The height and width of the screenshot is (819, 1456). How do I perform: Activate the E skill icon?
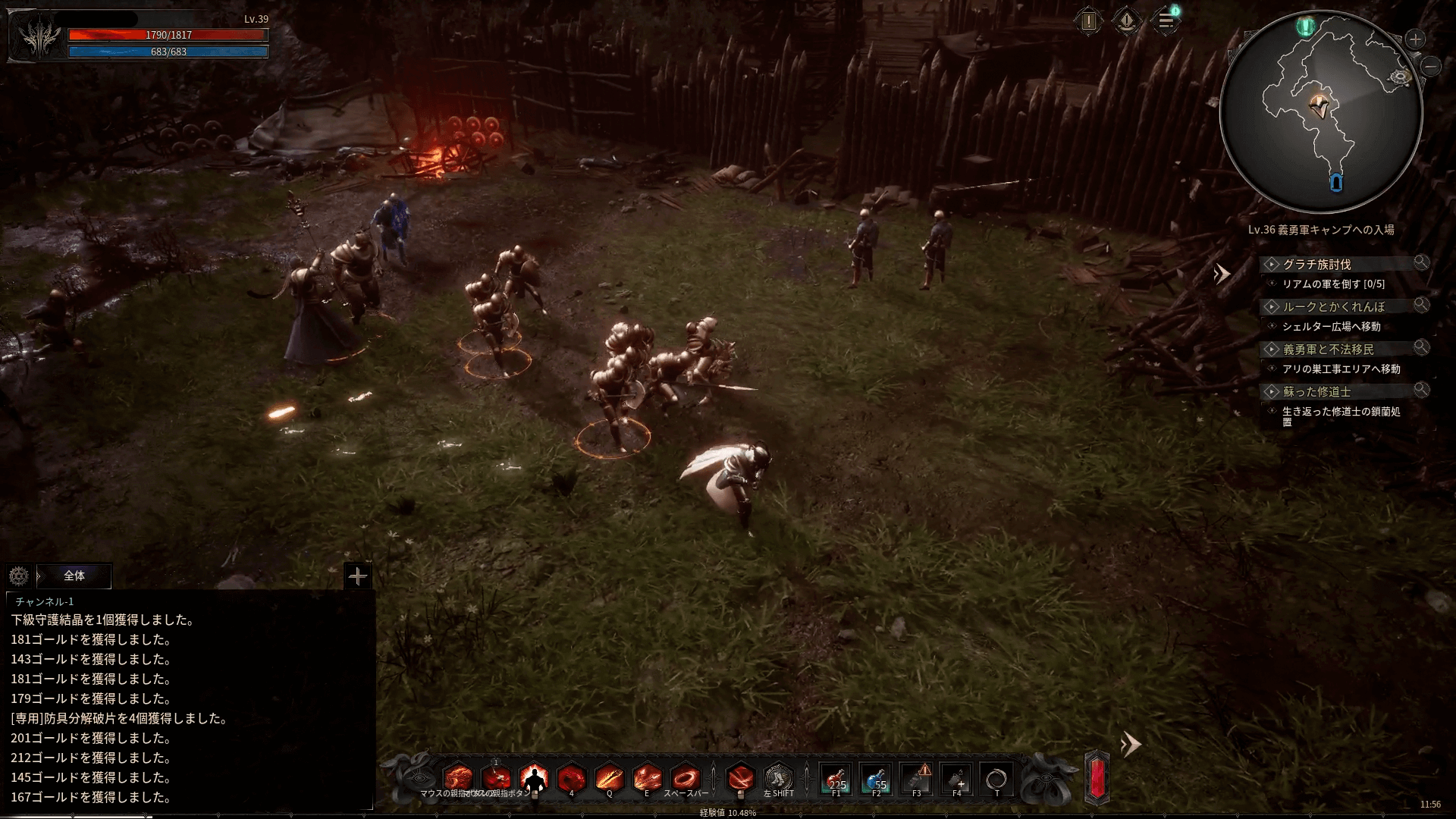[647, 778]
